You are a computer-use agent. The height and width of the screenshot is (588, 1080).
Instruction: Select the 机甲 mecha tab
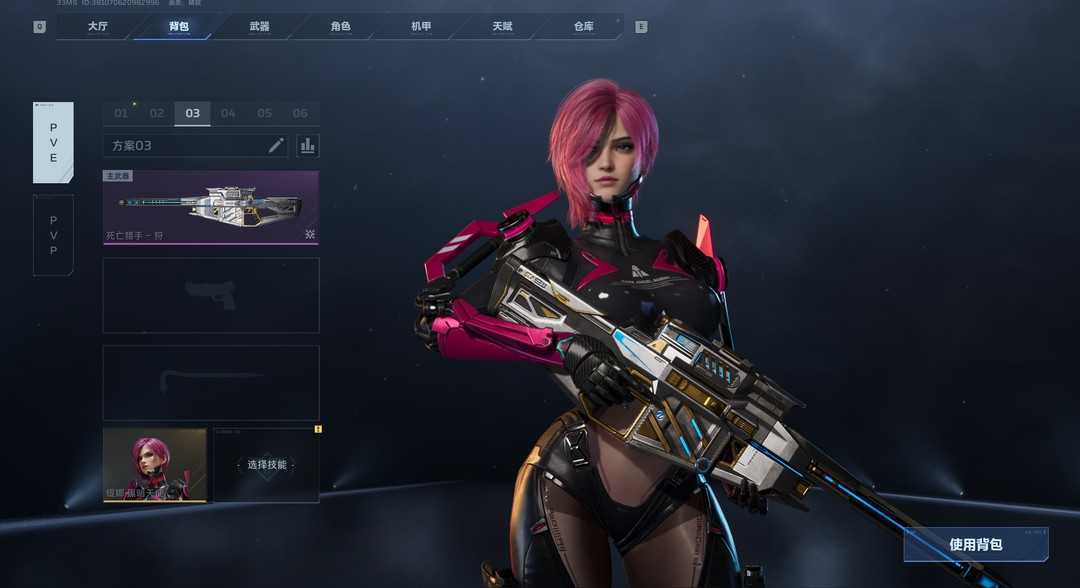421,27
